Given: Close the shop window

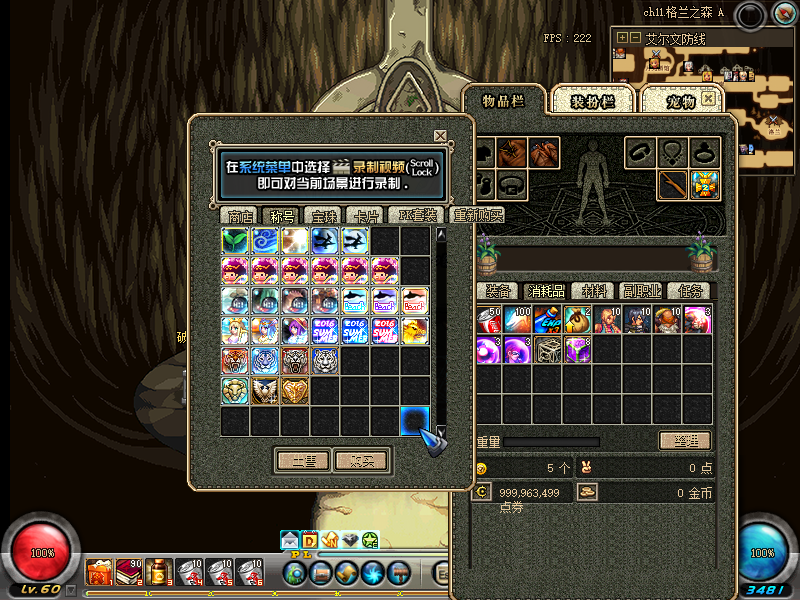Looking at the screenshot, I should pyautogui.click(x=440, y=136).
